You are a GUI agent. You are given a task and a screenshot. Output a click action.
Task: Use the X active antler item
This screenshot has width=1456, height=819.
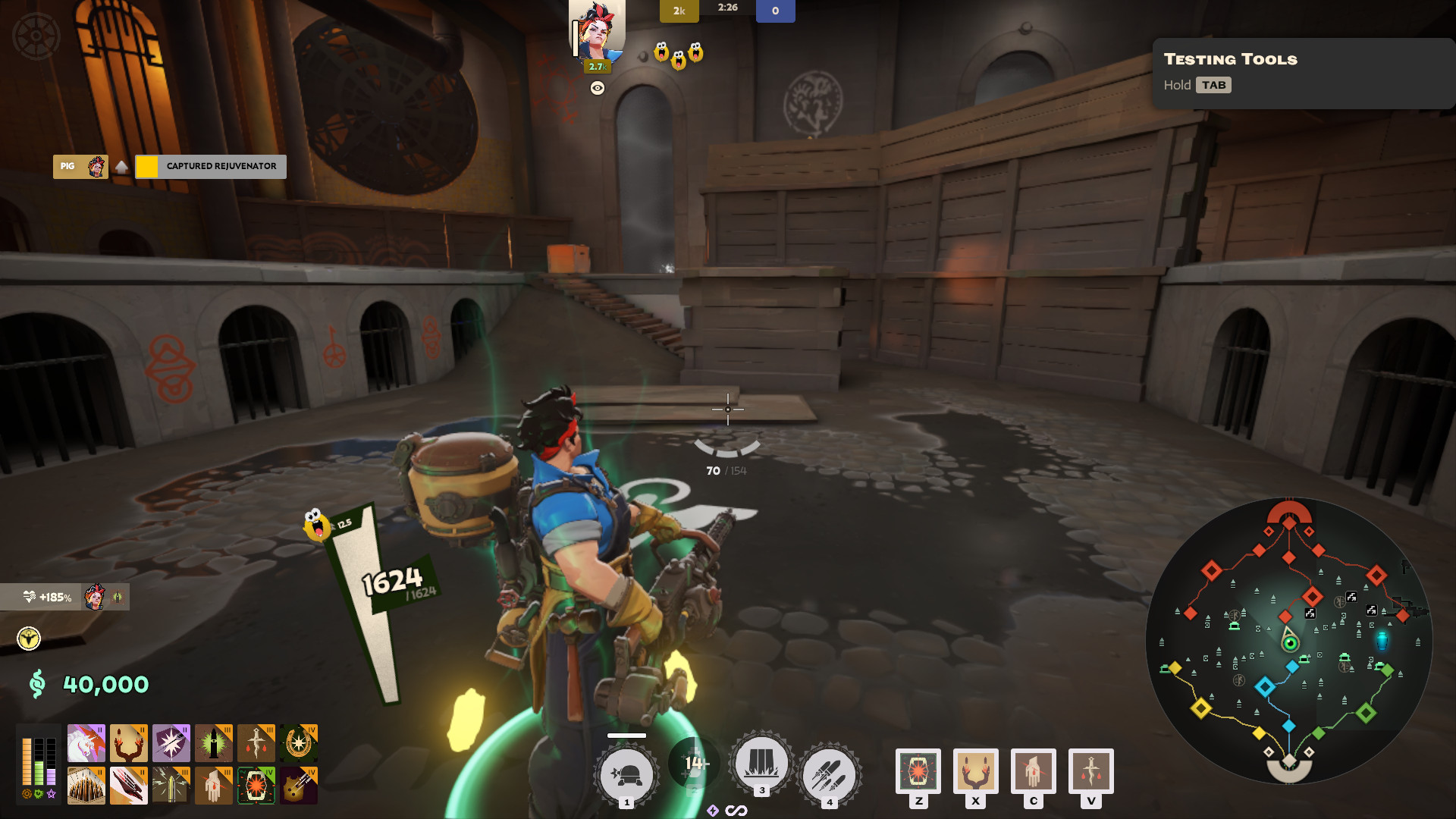point(976,770)
